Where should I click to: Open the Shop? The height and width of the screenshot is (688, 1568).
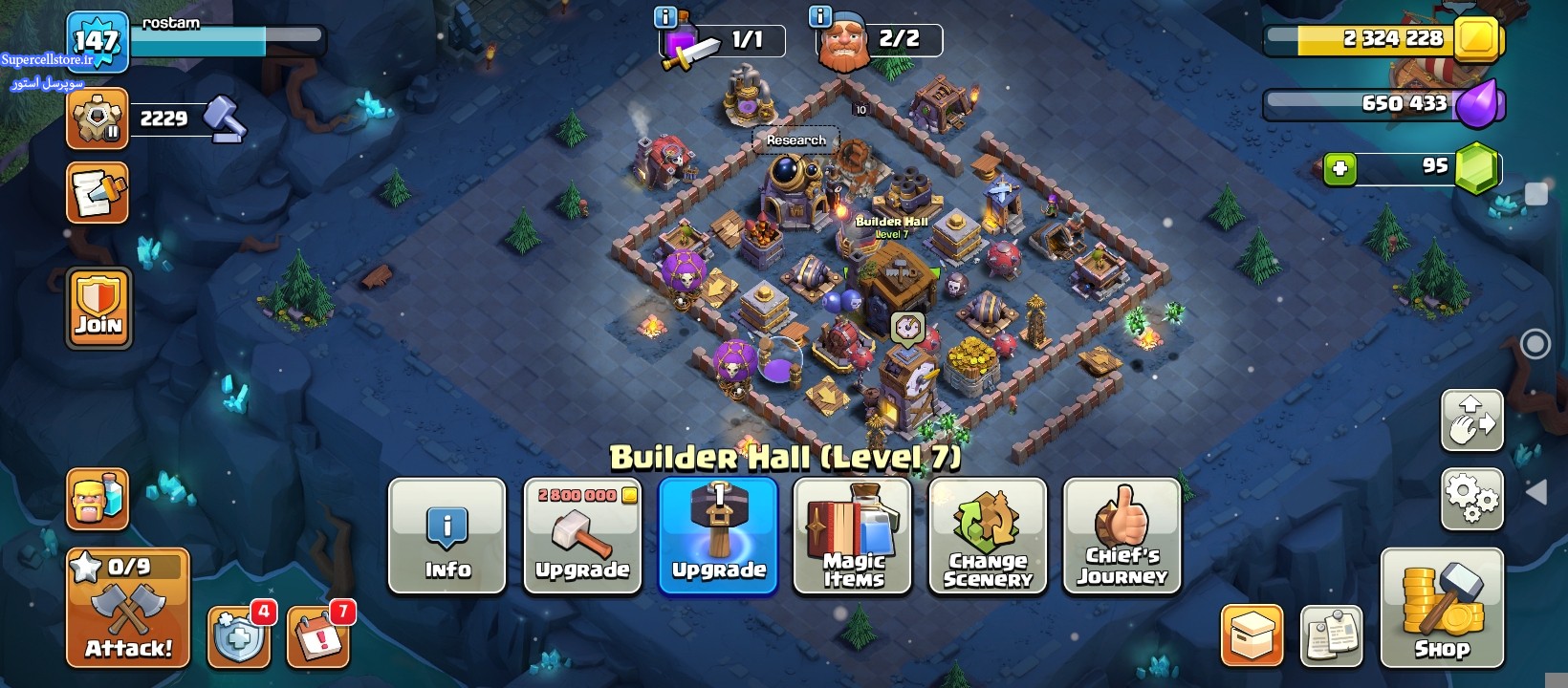pos(1442,608)
